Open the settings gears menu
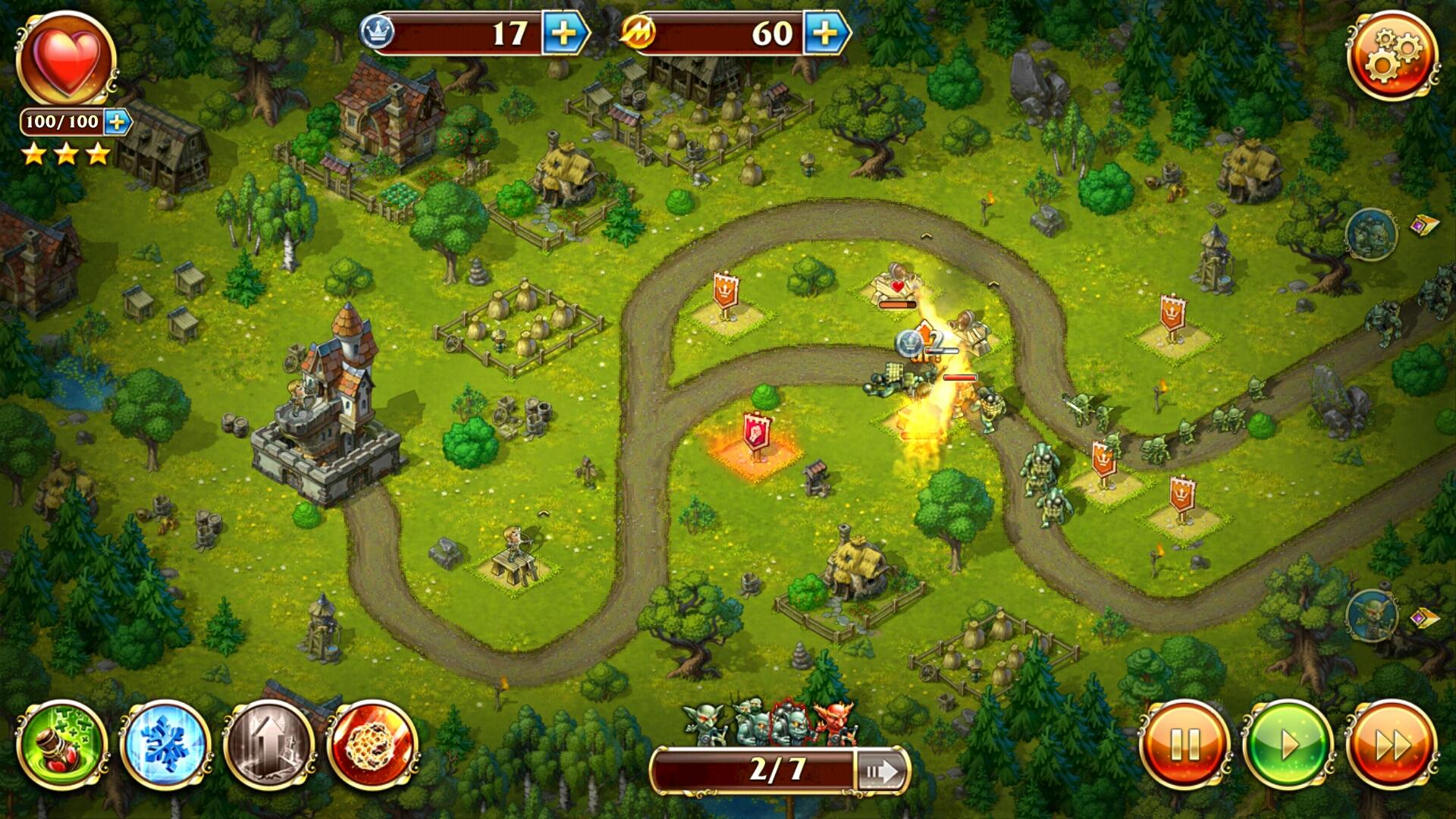The height and width of the screenshot is (819, 1456). coord(1392,55)
